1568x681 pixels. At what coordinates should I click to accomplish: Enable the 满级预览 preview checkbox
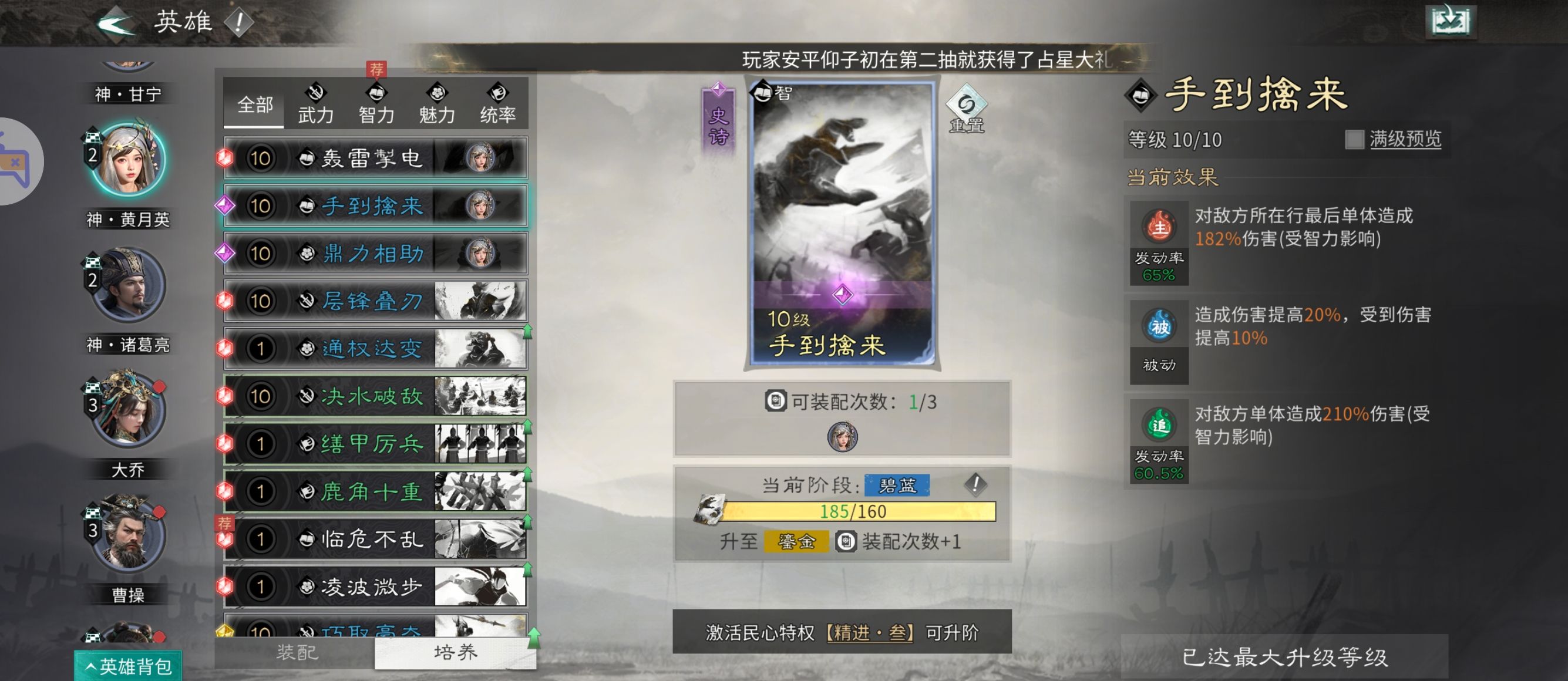[x=1356, y=140]
